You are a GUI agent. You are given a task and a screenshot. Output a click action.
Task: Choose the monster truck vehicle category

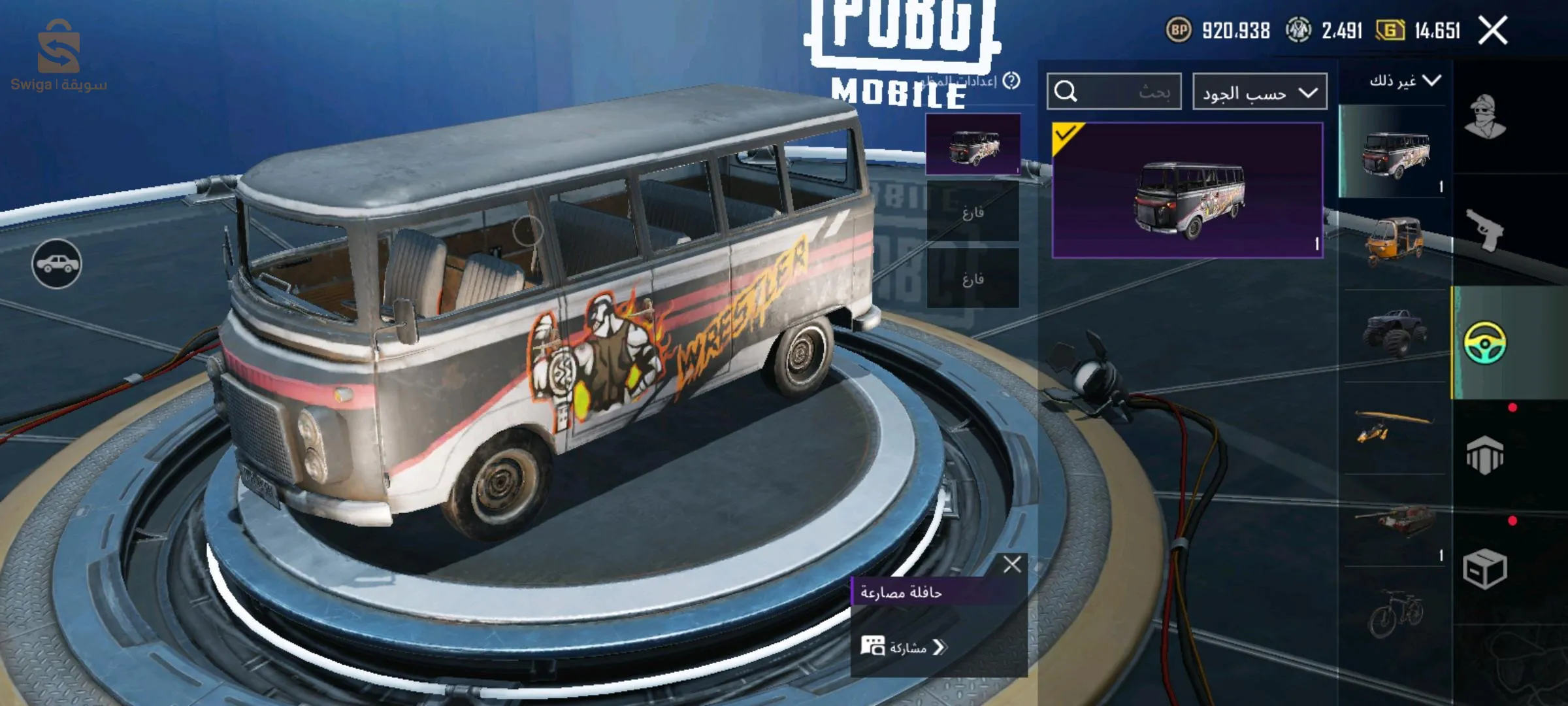point(1395,333)
